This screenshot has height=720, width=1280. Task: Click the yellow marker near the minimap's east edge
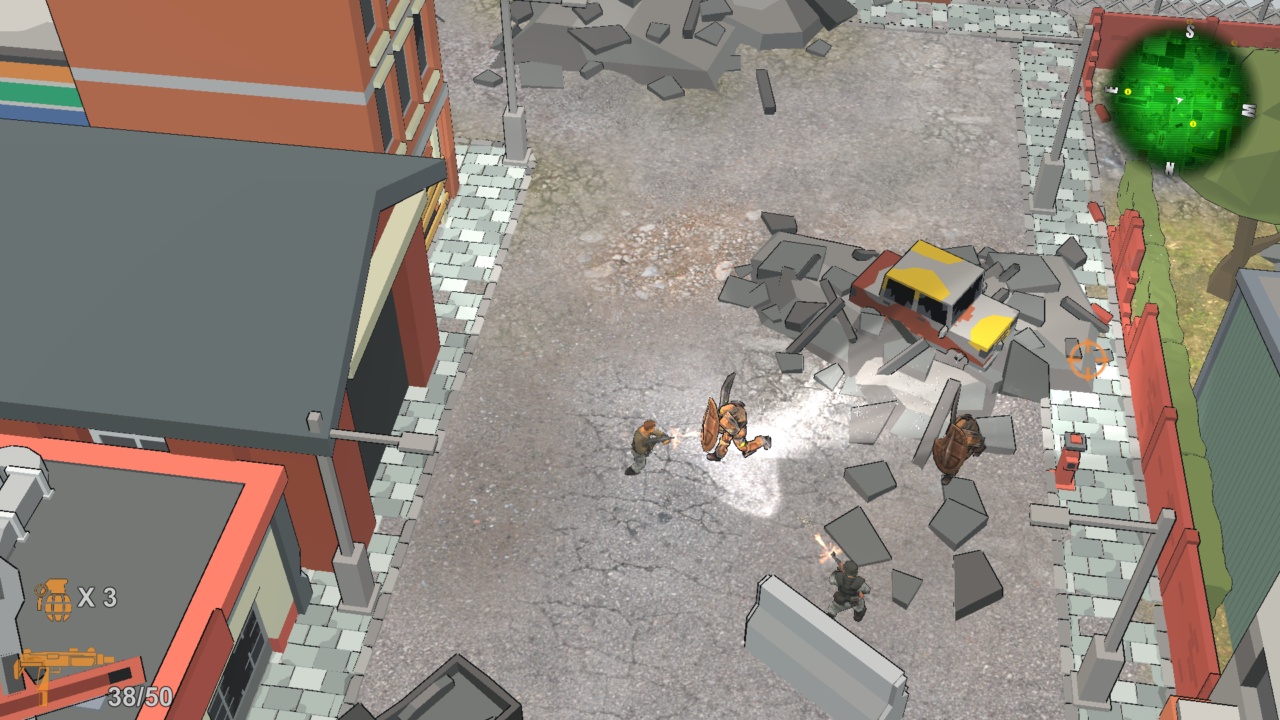pos(1127,92)
